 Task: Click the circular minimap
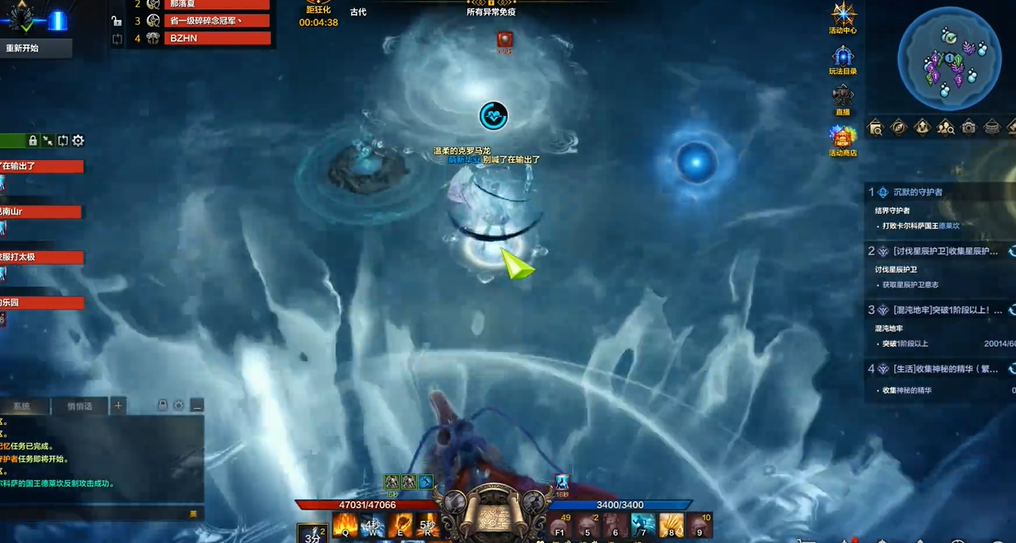949,58
